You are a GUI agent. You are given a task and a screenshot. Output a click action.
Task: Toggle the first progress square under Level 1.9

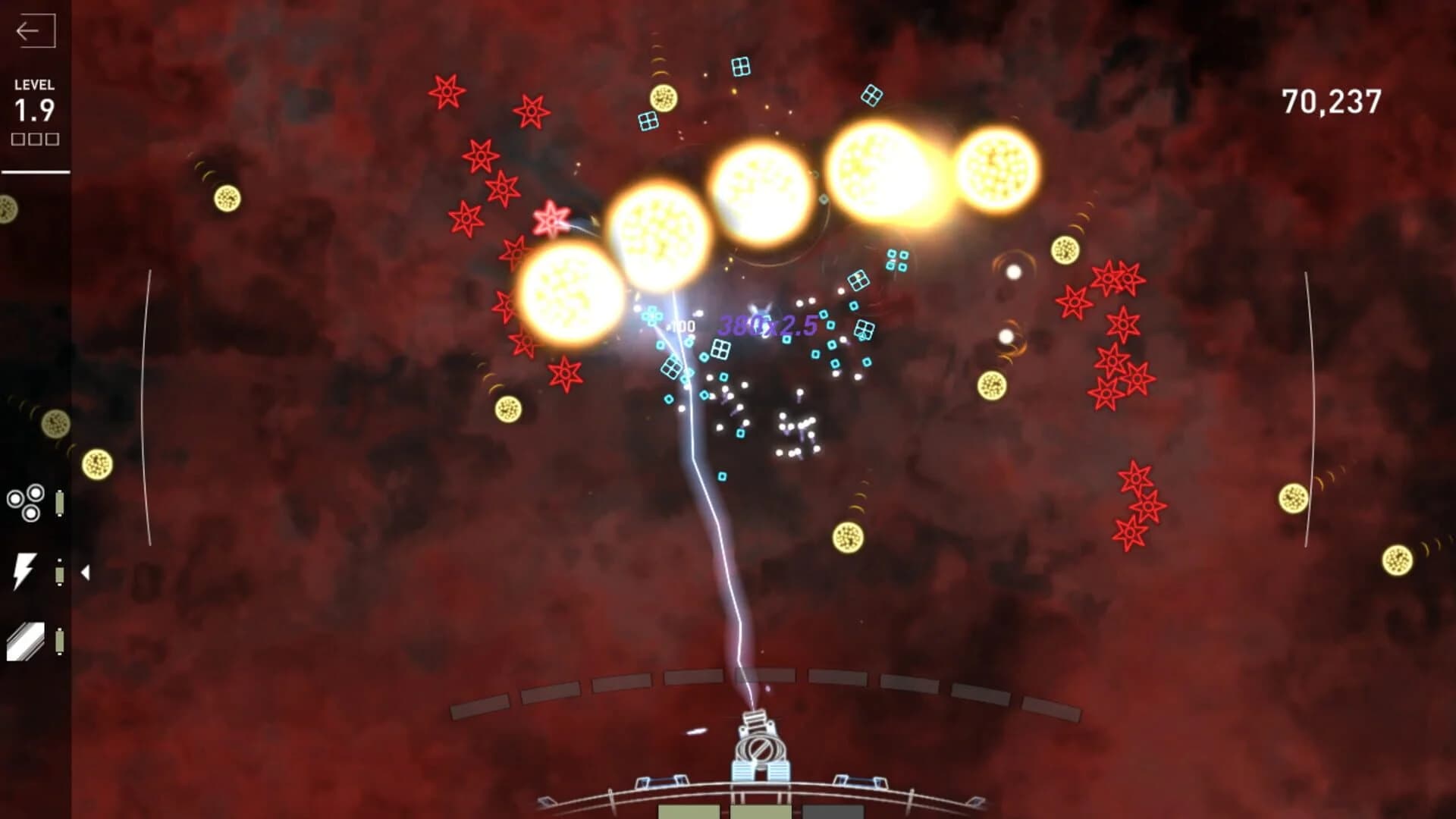coord(17,140)
